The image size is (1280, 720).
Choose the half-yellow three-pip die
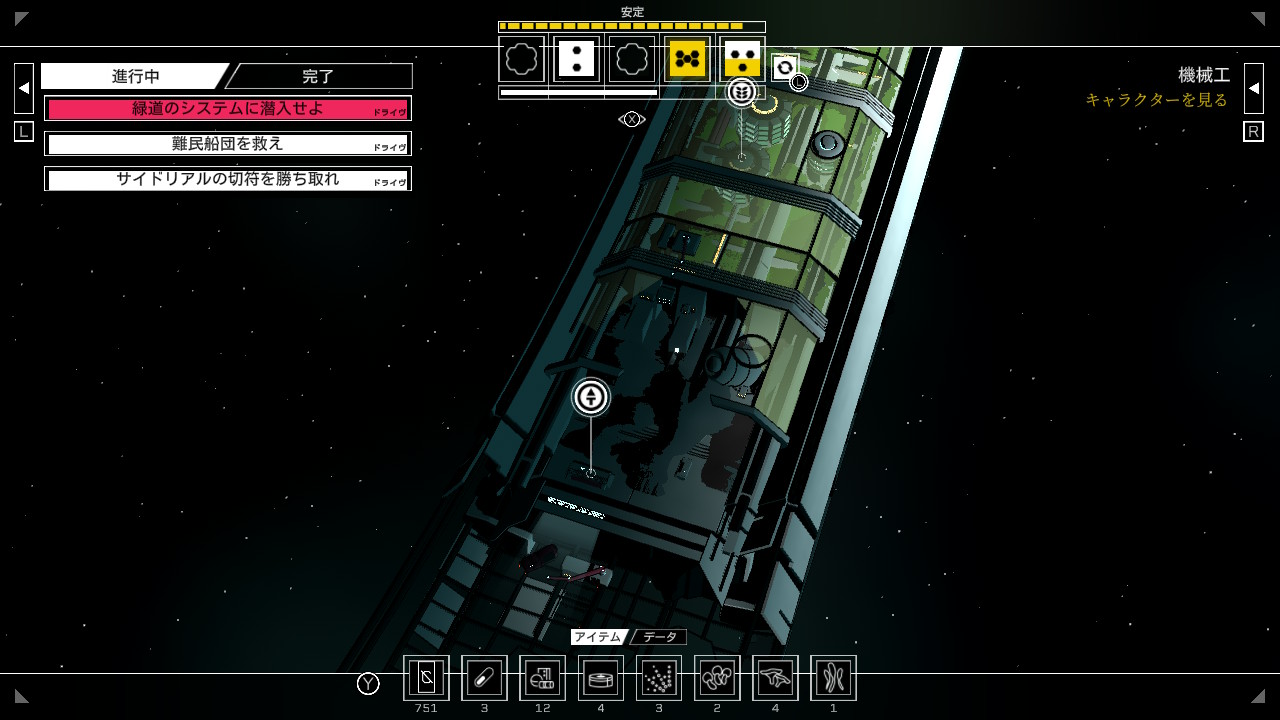click(741, 59)
